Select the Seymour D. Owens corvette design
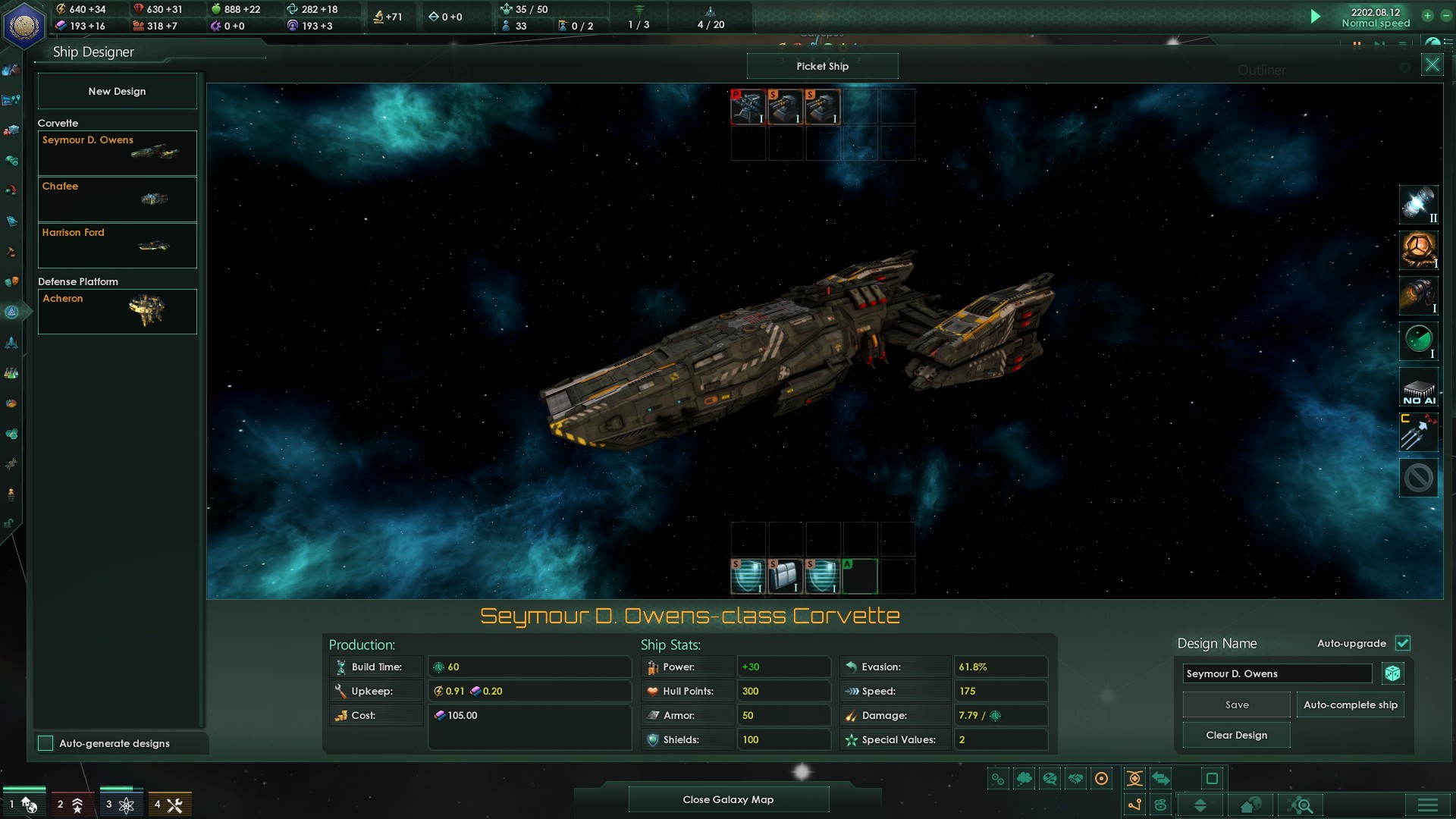Viewport: 1456px width, 819px height. click(x=117, y=152)
